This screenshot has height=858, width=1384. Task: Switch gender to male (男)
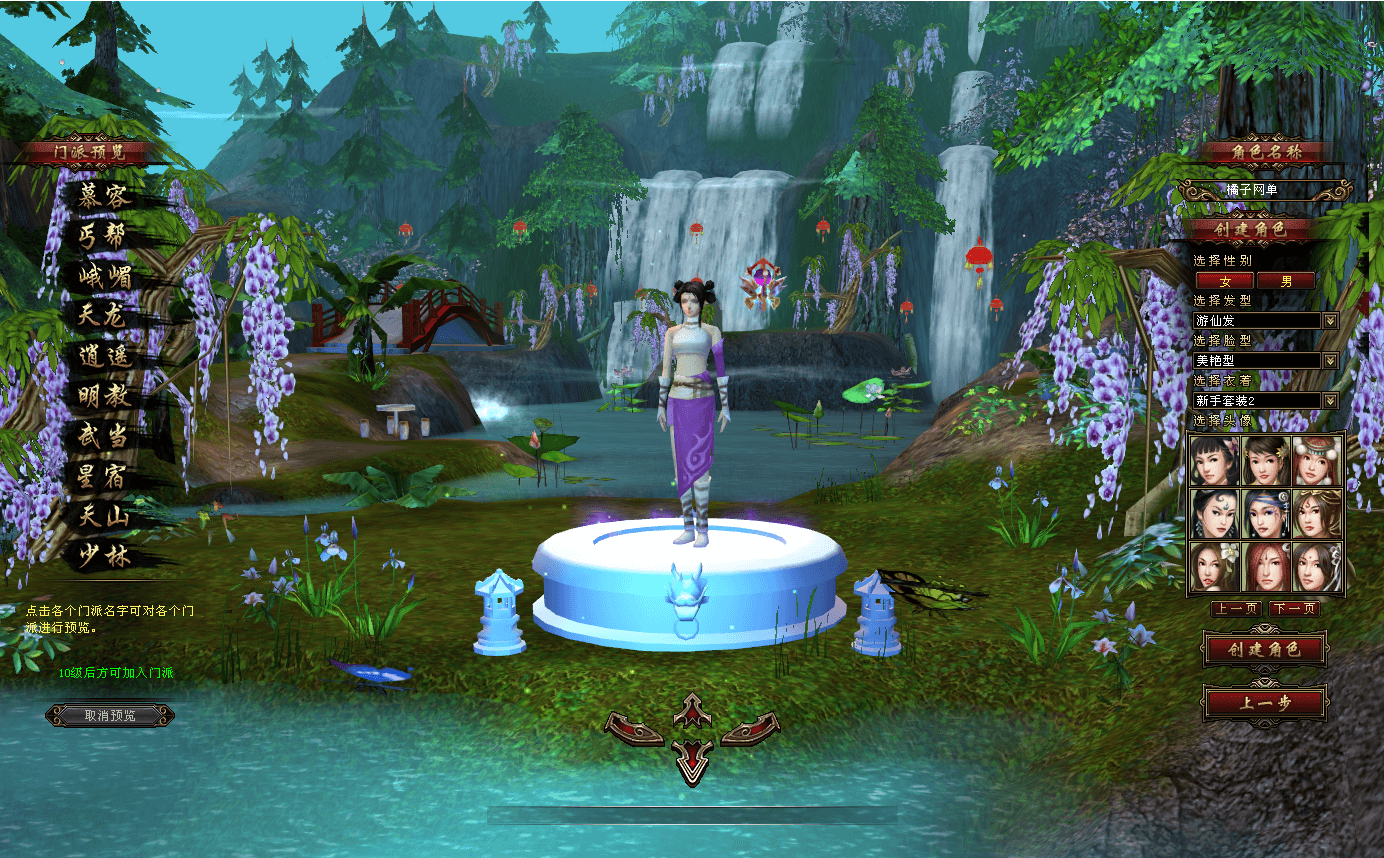pos(1286,281)
